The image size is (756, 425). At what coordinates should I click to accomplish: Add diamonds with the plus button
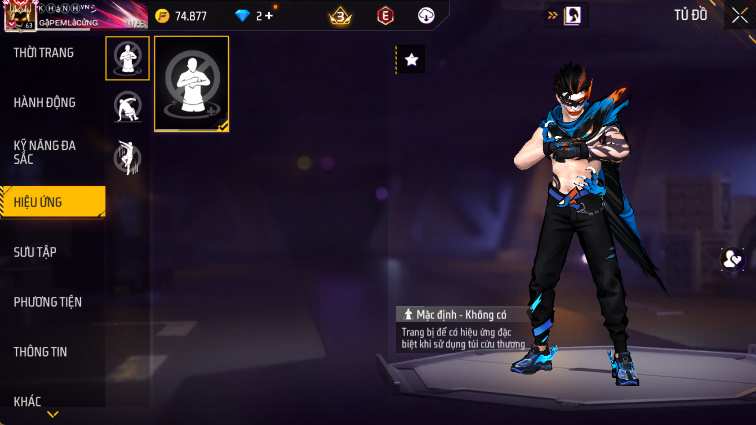coord(269,16)
